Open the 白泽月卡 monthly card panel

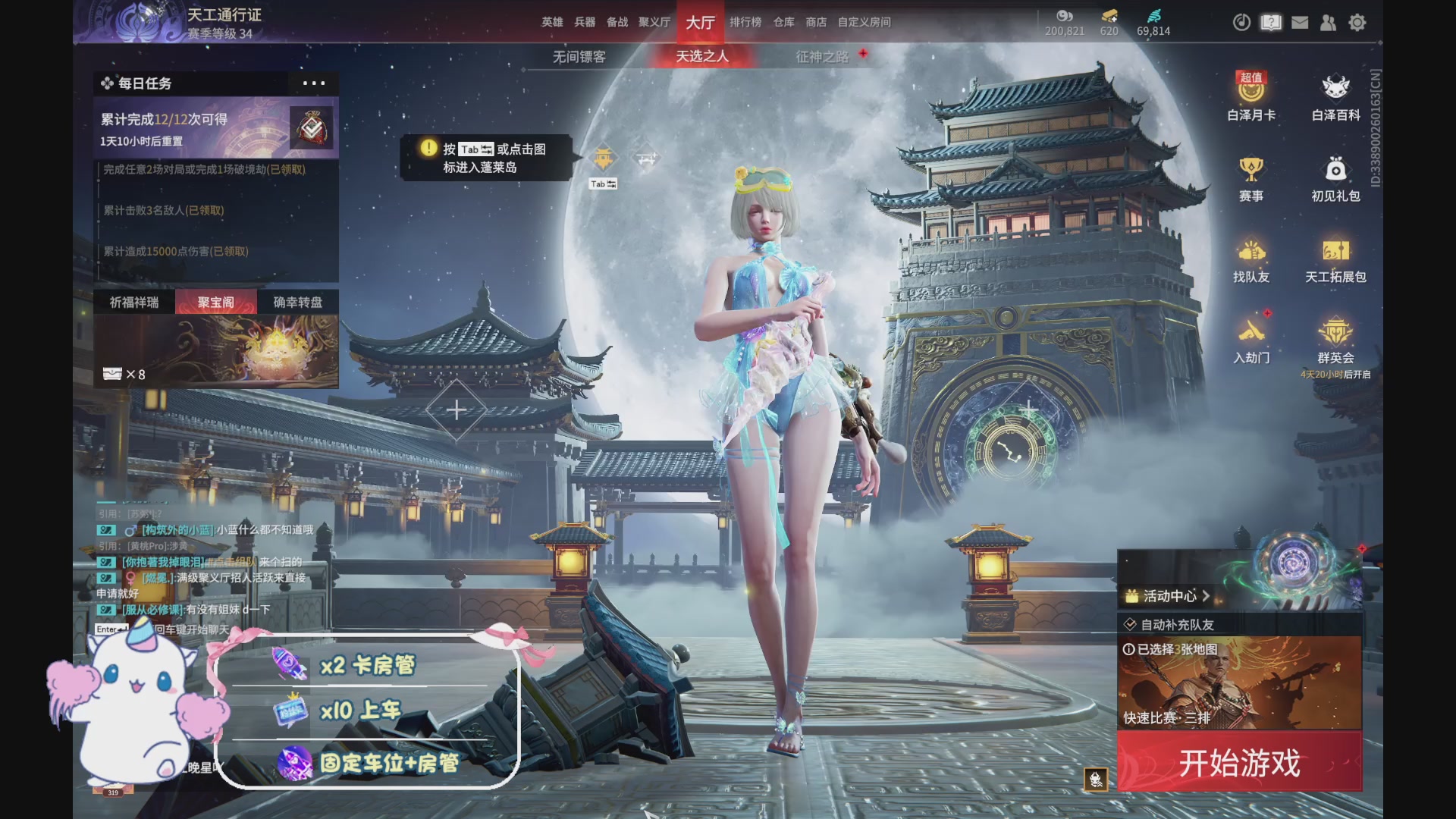point(1250,99)
